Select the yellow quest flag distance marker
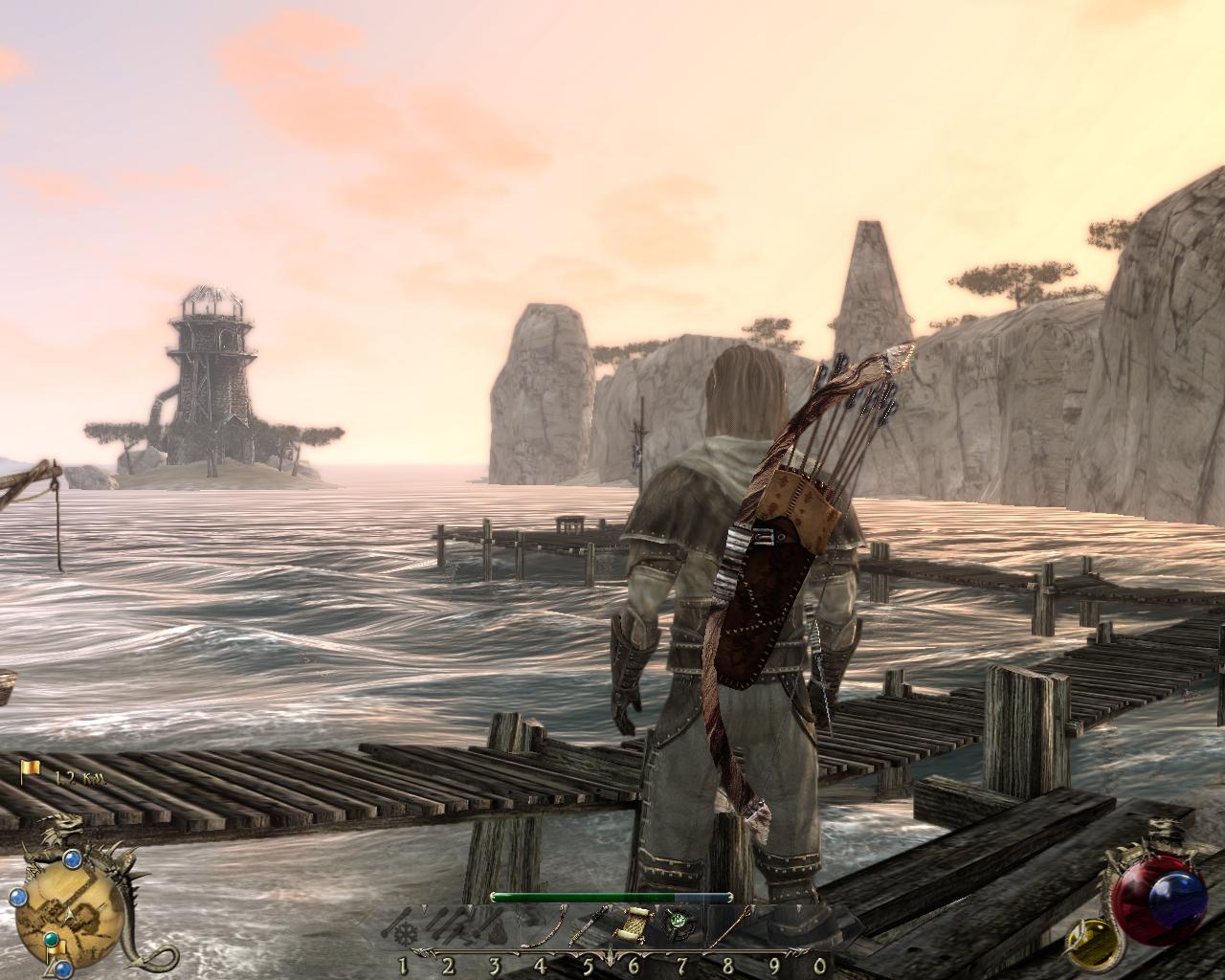Screen dimensions: 1225x980 [x=31, y=768]
